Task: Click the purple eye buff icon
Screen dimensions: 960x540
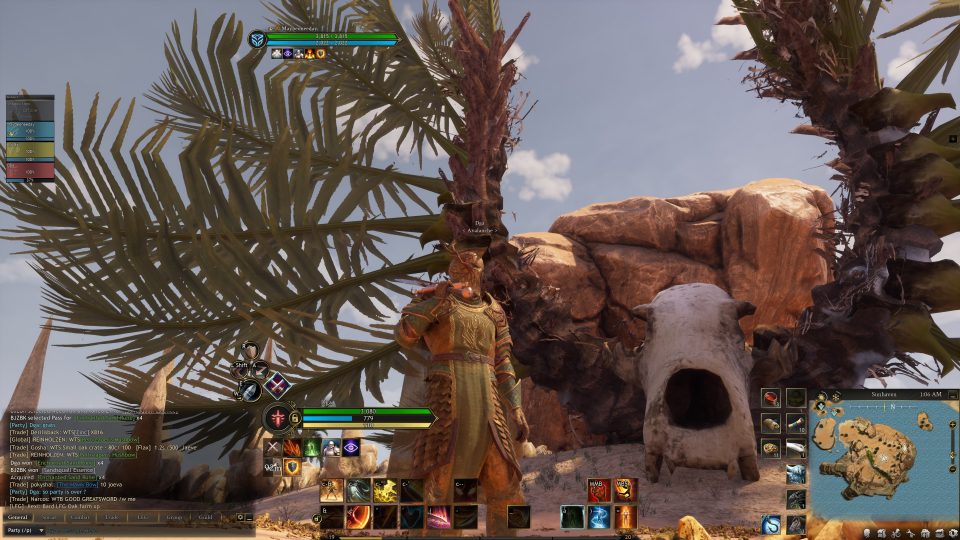Action: [x=351, y=447]
